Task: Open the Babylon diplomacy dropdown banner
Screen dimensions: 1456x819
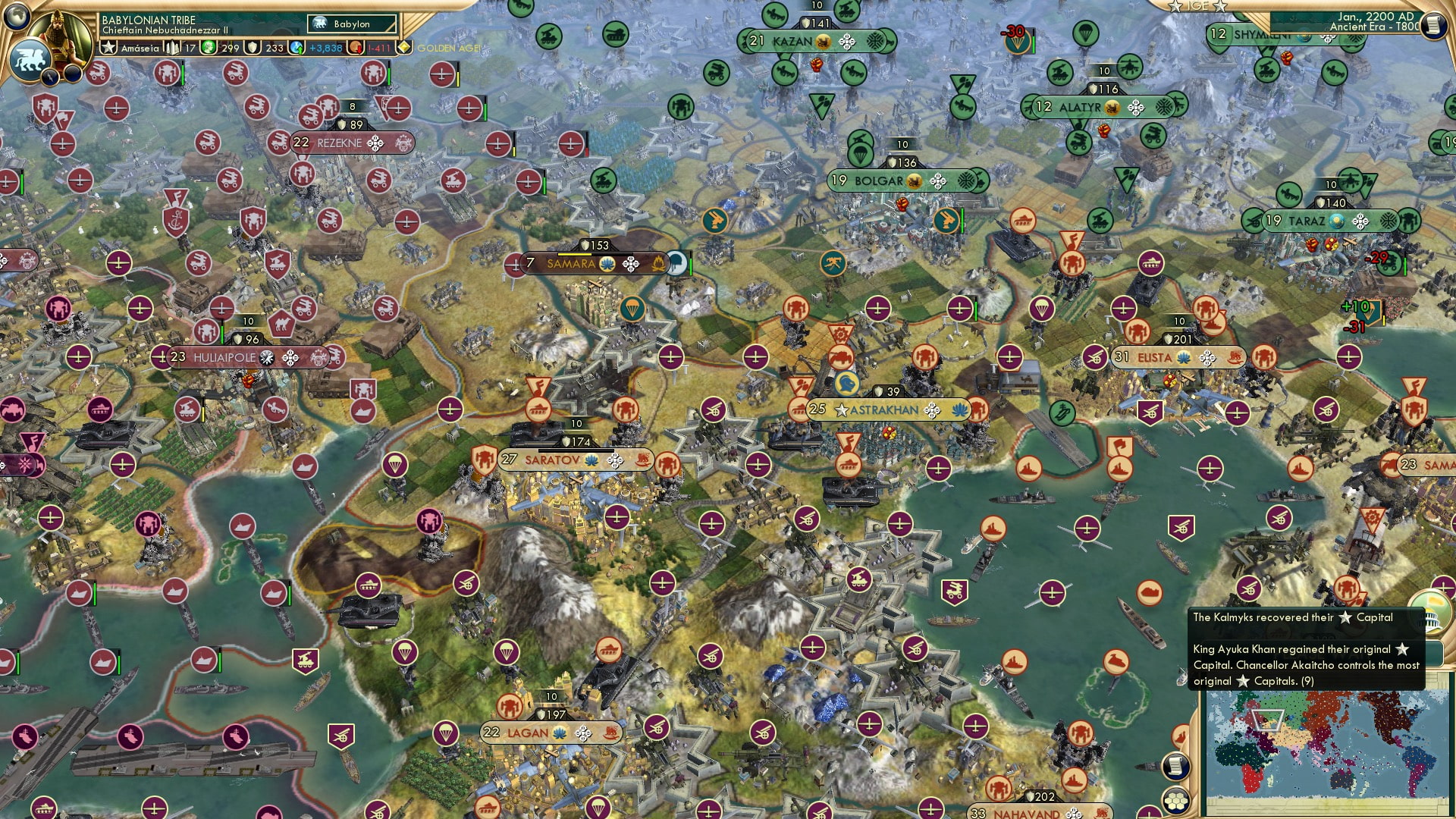Action: pyautogui.click(x=352, y=24)
